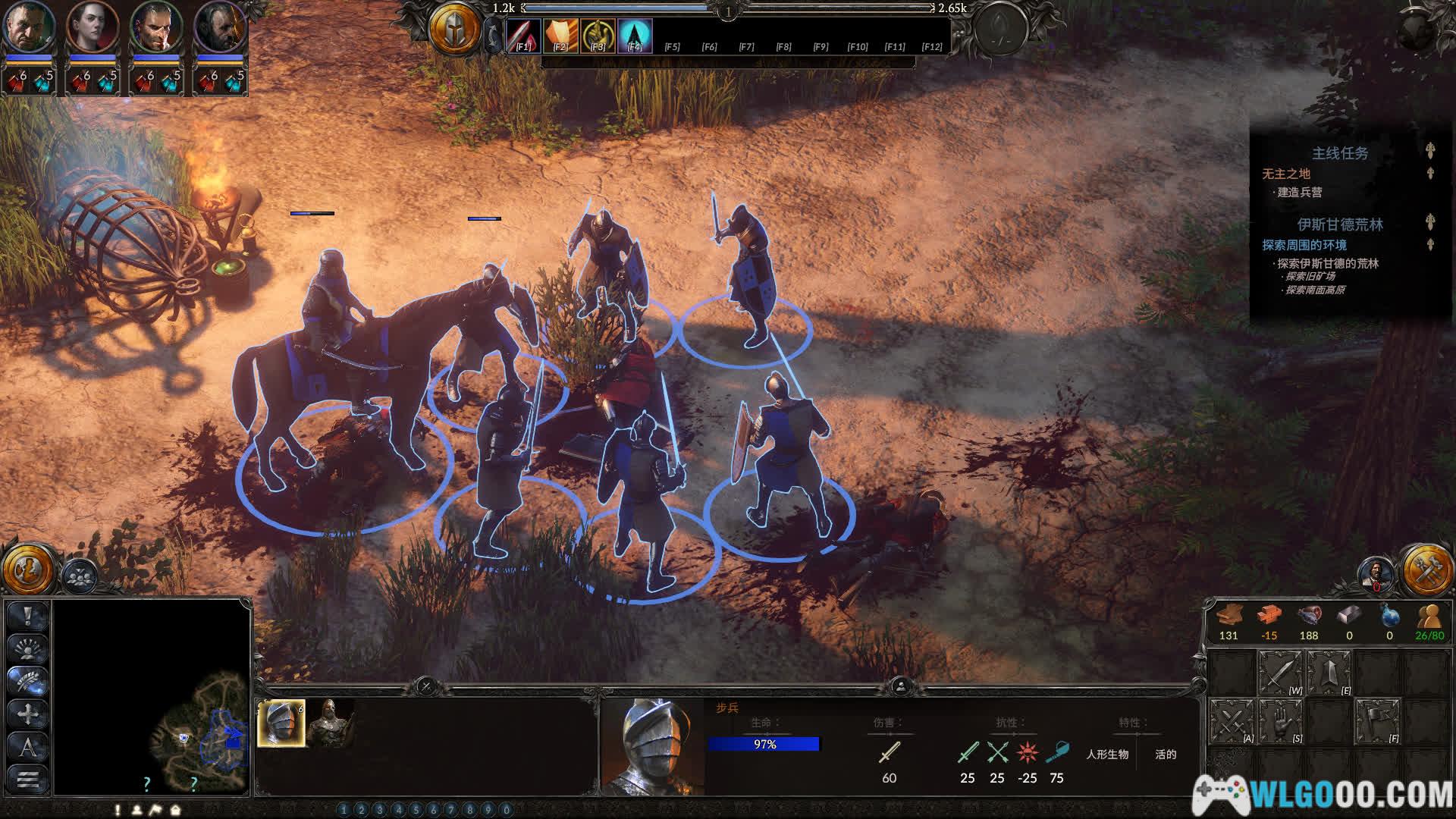Open the three-line game menu button
Screen dimensions: 1456x819
[28, 779]
